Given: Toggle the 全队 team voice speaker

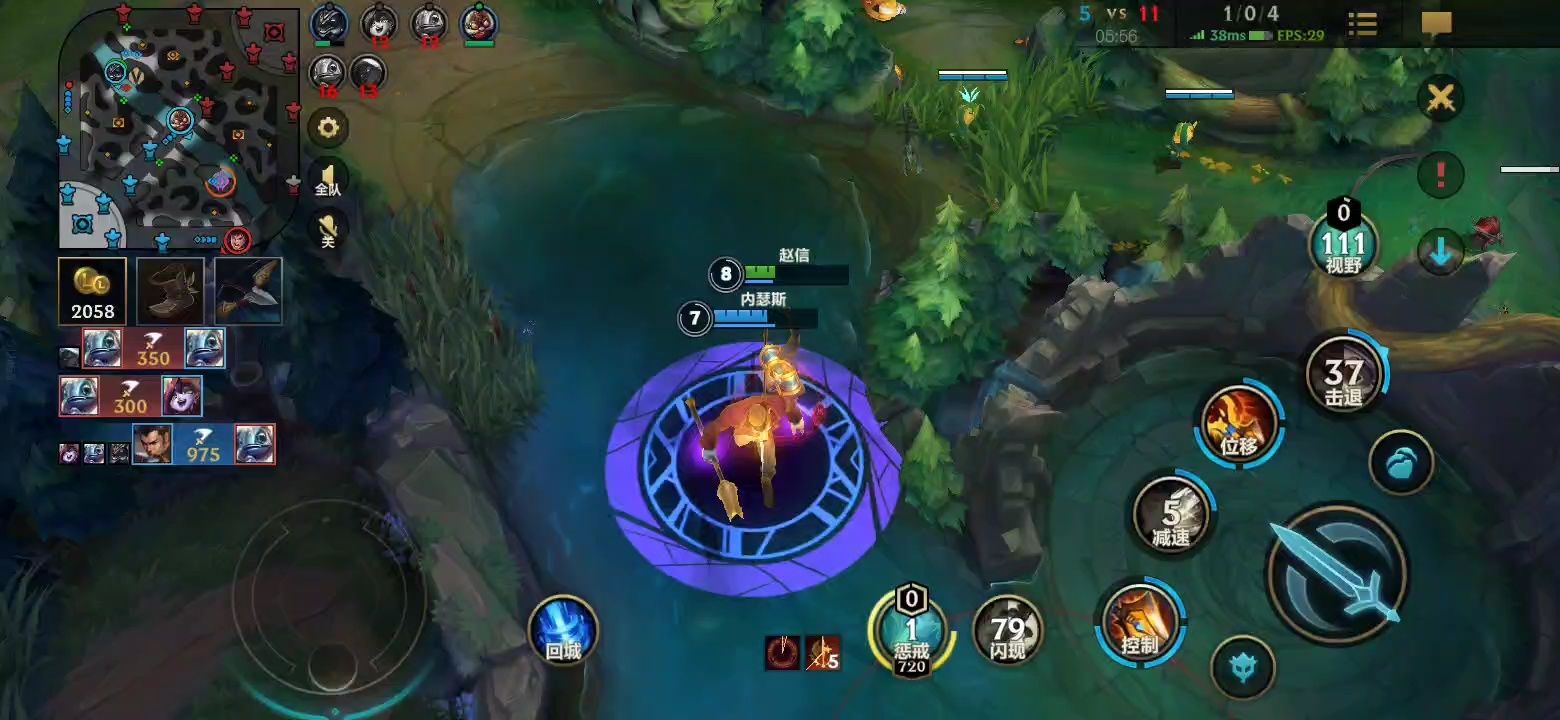Looking at the screenshot, I should (328, 178).
